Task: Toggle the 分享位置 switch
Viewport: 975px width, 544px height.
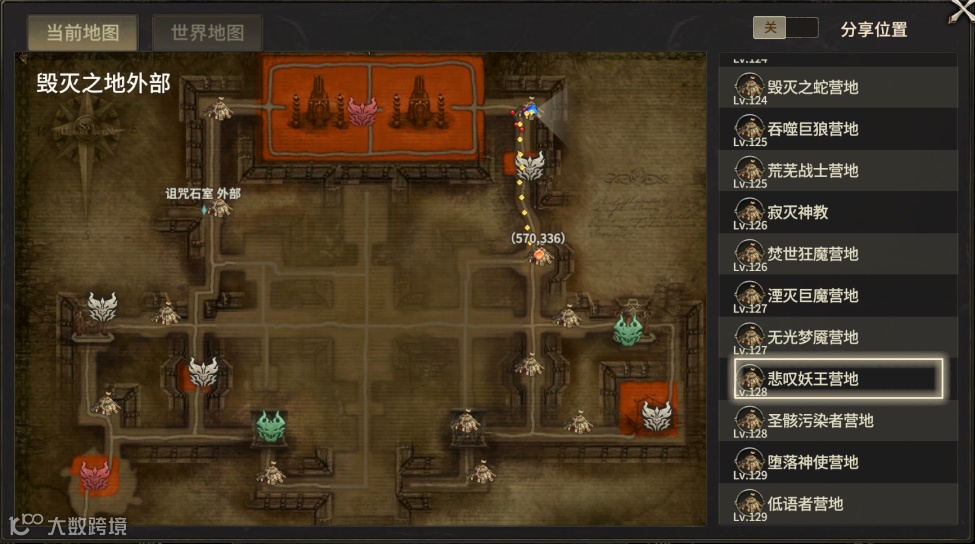Action: coord(785,28)
